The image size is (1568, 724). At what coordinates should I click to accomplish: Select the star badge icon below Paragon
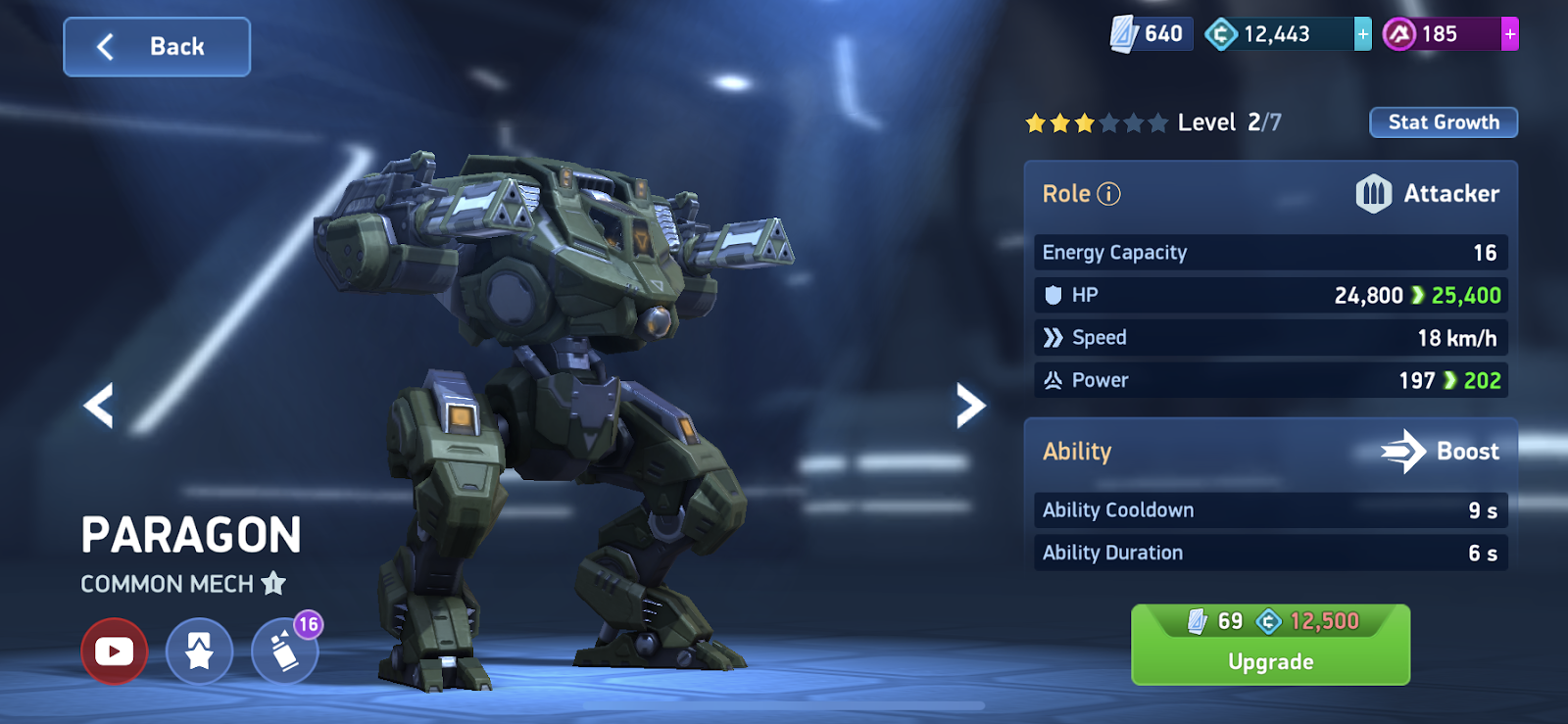(x=198, y=651)
